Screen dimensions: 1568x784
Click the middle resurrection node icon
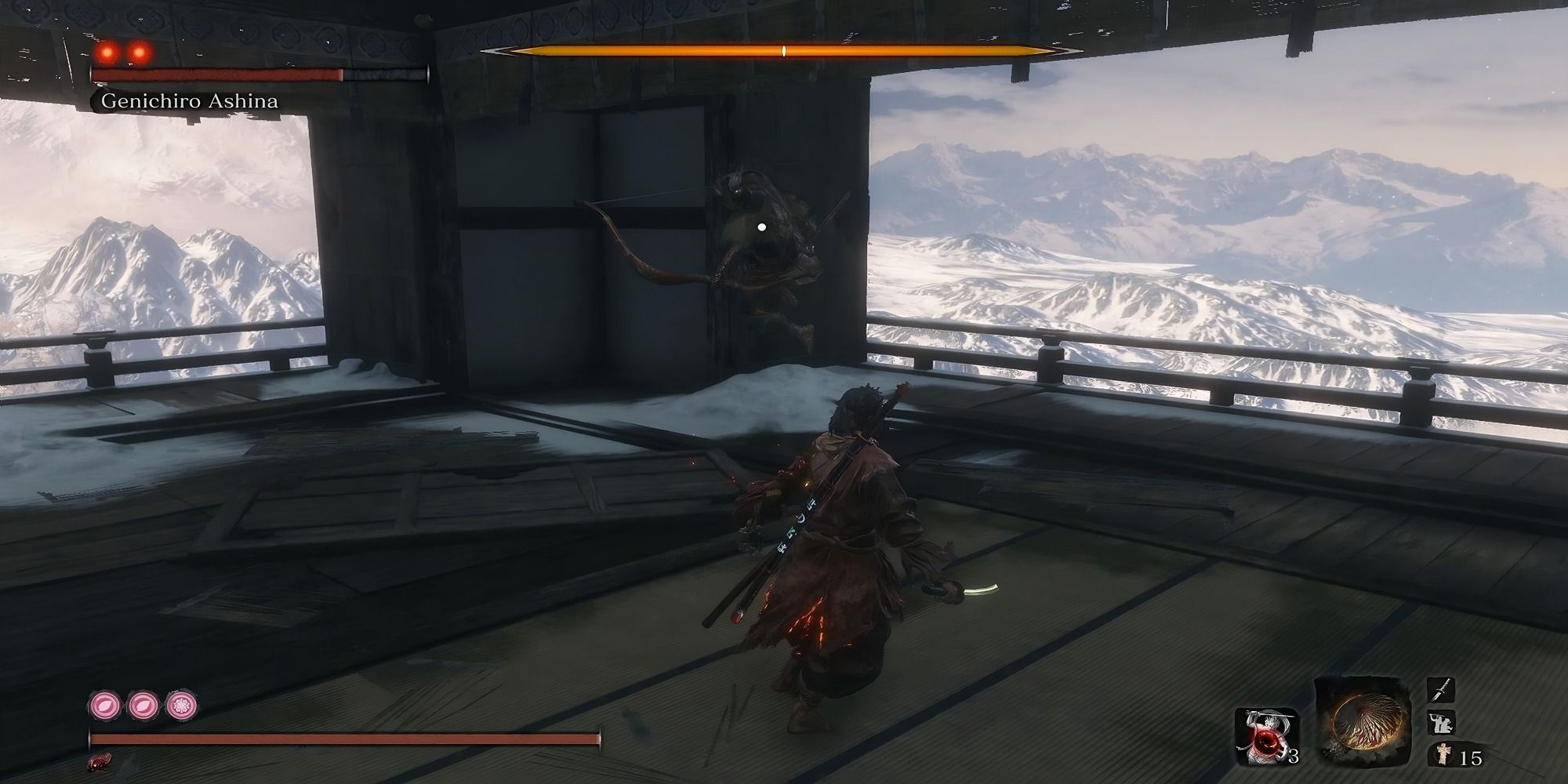[142, 706]
